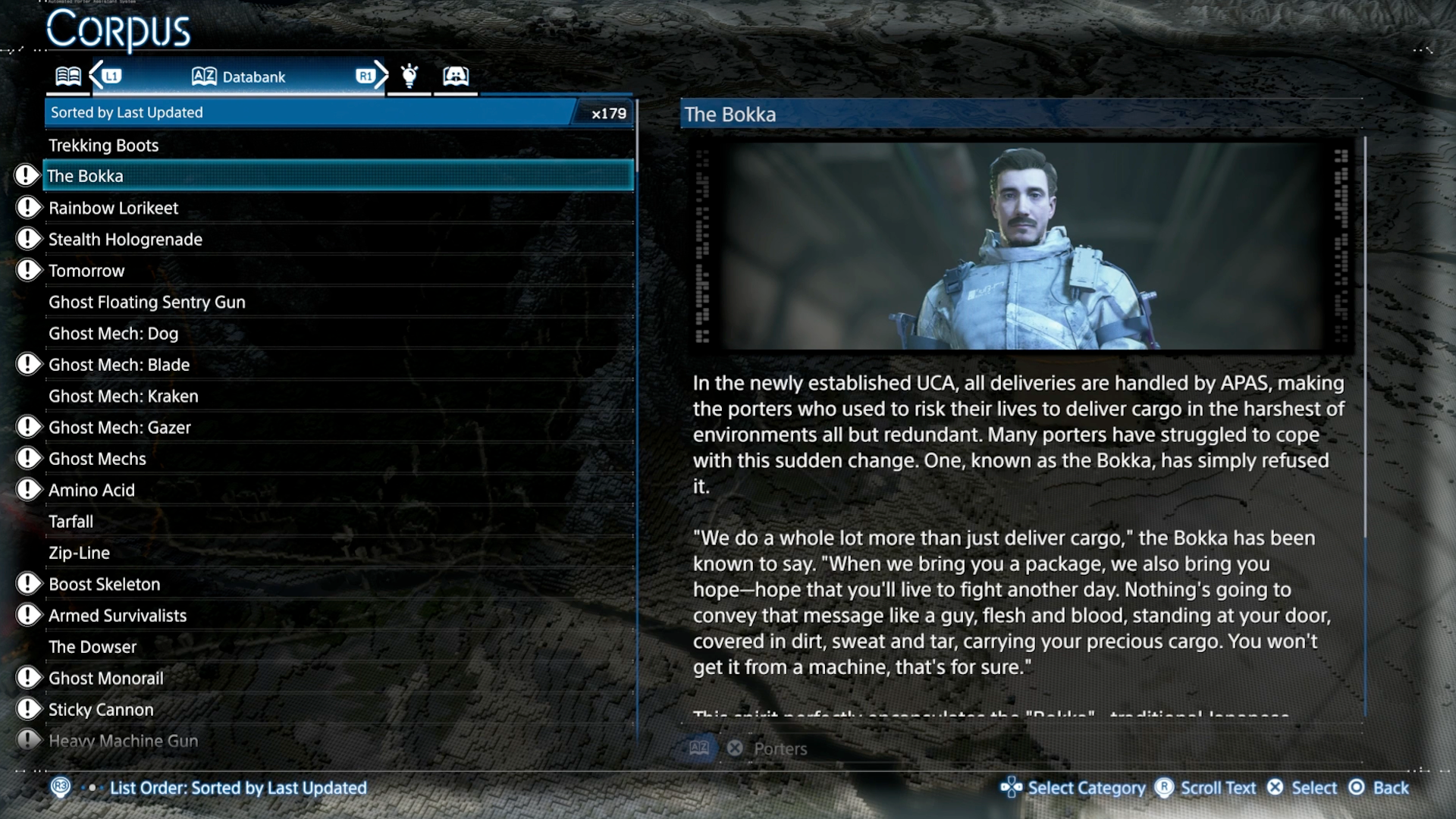
Task: Switch to the lightbulb tips tab
Action: pos(409,76)
